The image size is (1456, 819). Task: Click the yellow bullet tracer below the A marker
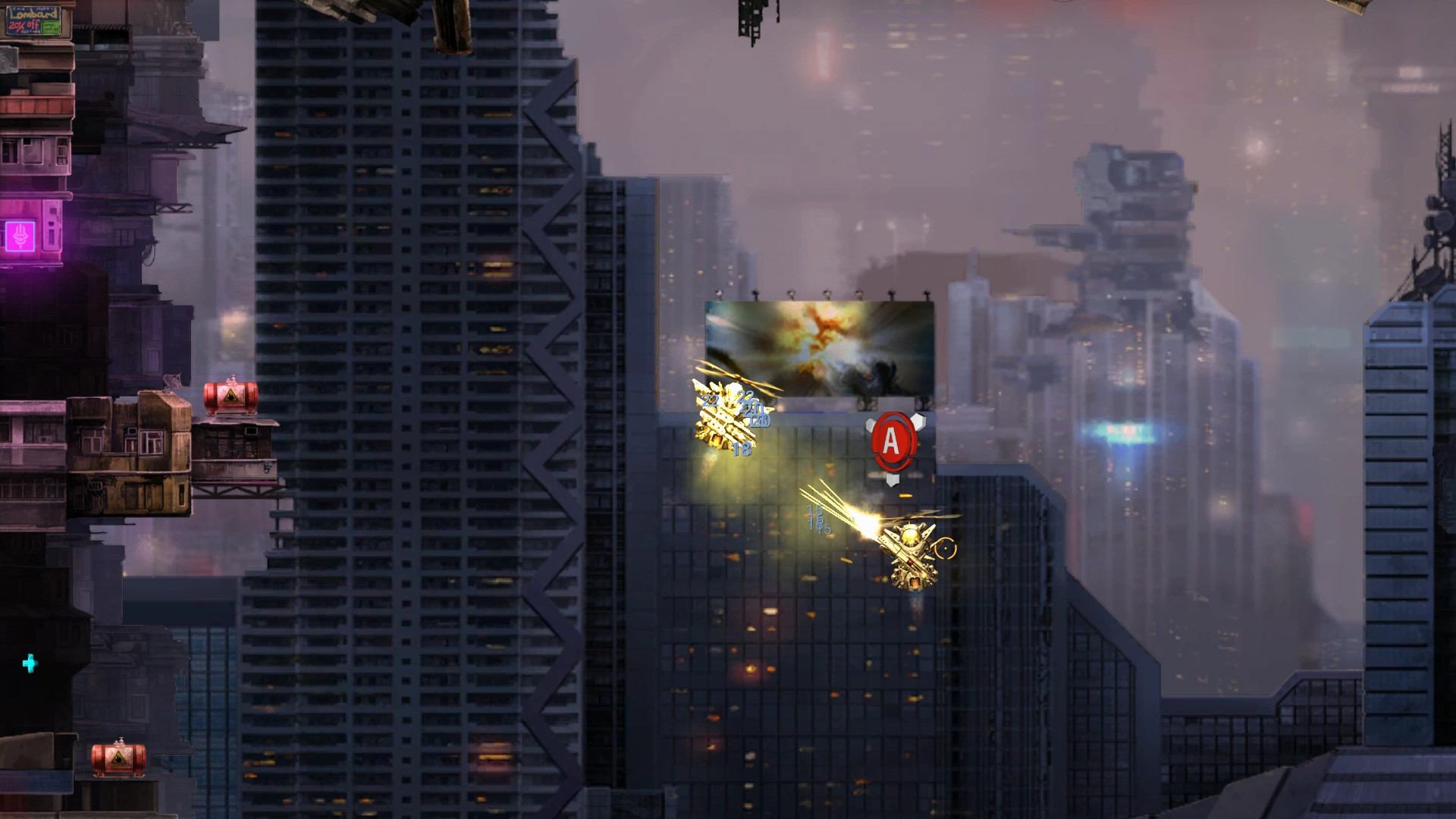905,494
